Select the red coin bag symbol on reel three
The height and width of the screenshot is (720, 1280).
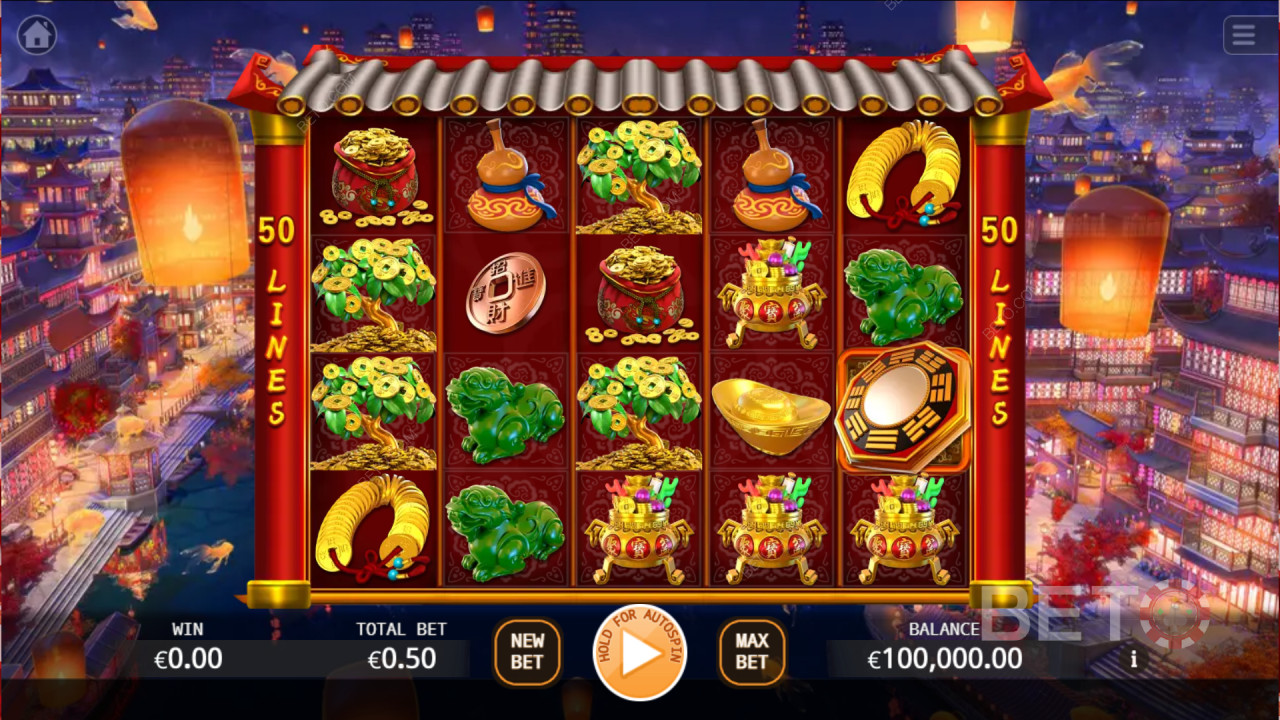click(640, 292)
